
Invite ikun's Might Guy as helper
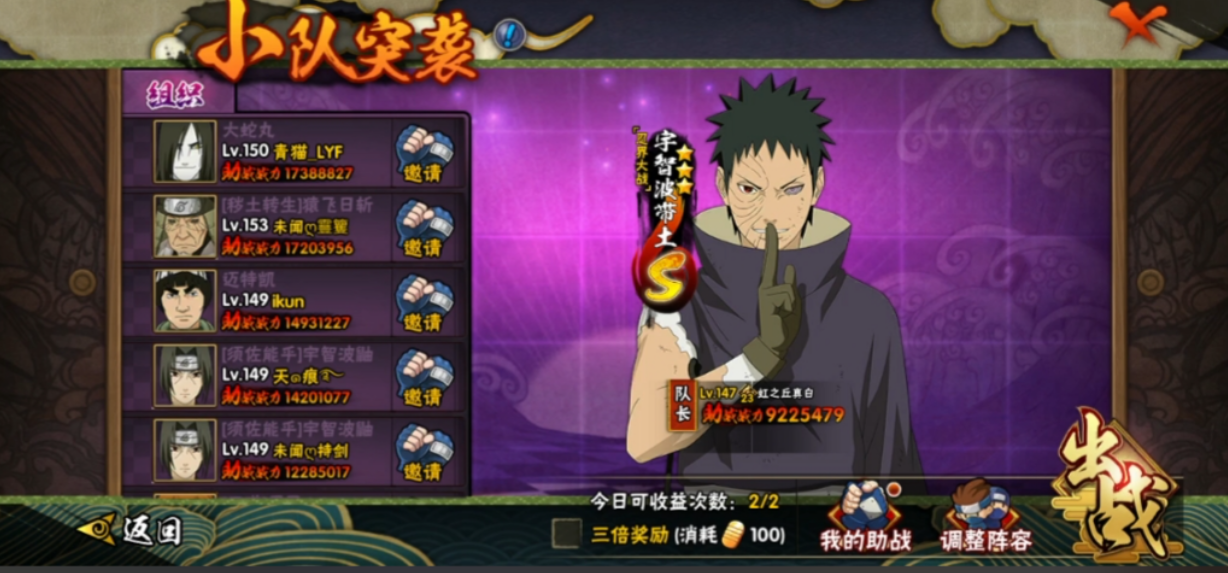pyautogui.click(x=424, y=303)
